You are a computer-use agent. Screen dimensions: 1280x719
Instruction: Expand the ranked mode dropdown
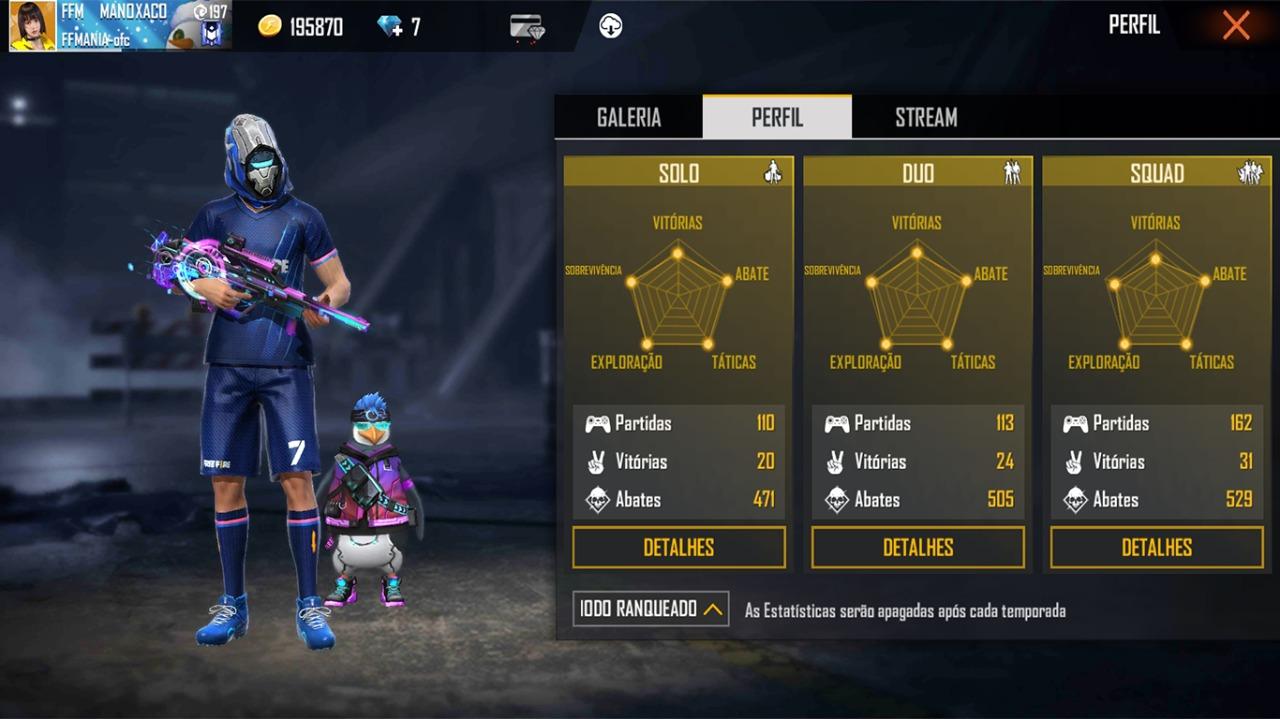(651, 608)
